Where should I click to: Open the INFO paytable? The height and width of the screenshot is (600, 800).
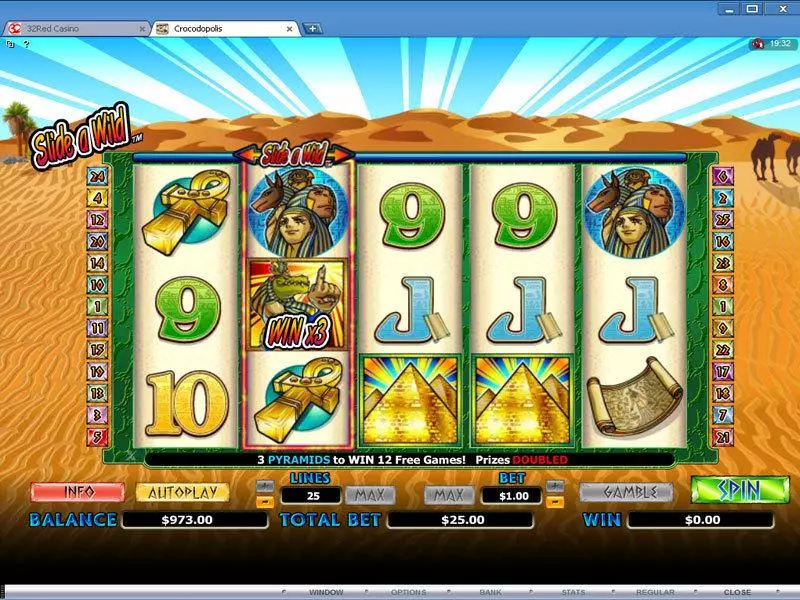click(77, 492)
